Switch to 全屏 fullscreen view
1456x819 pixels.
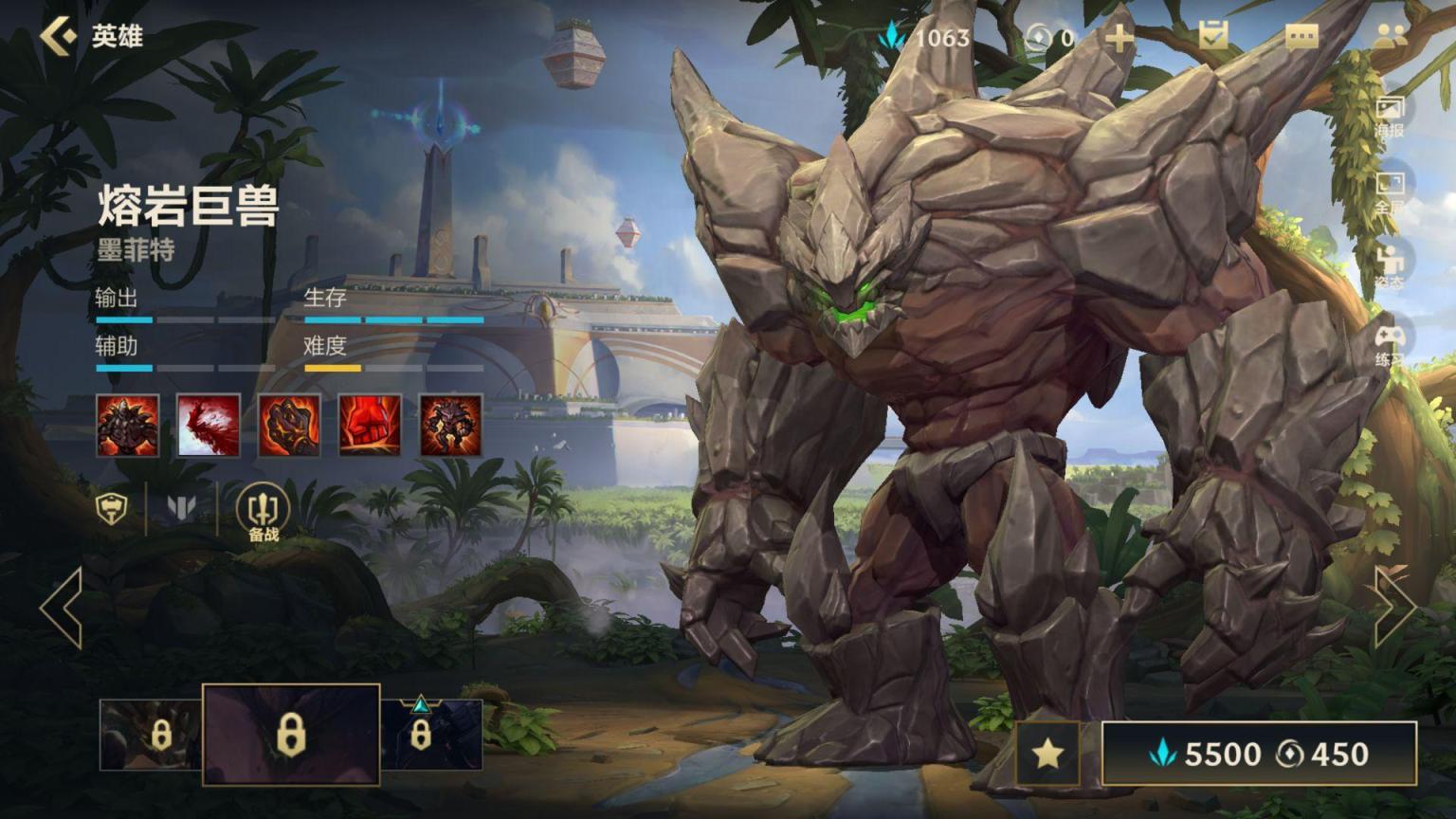[x=1390, y=191]
